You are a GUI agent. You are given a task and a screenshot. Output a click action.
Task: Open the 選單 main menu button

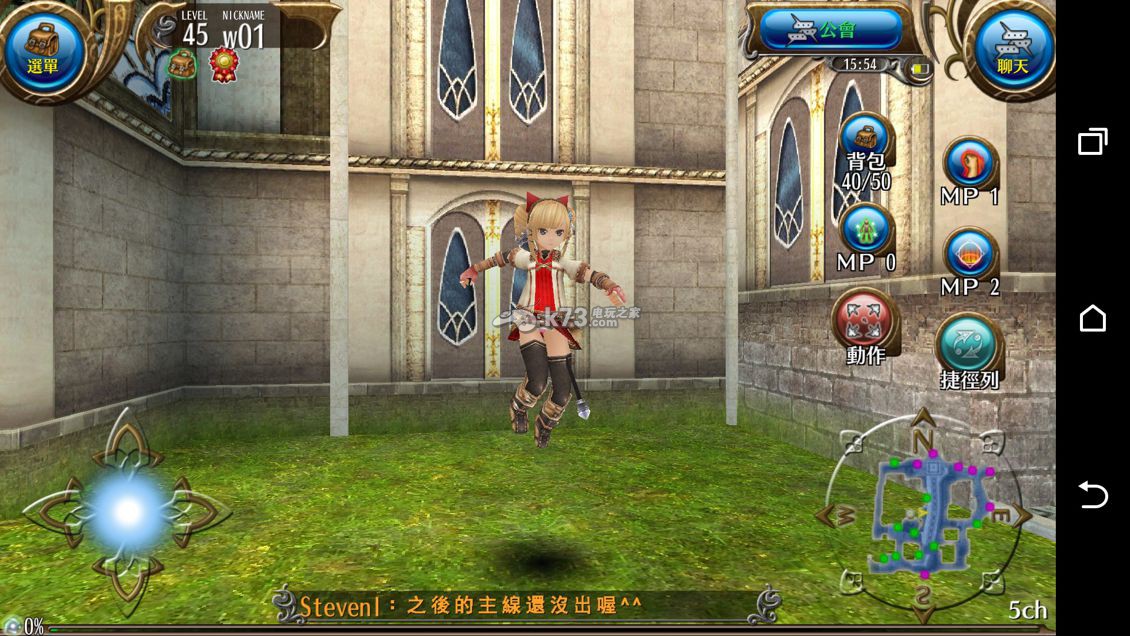(43, 50)
